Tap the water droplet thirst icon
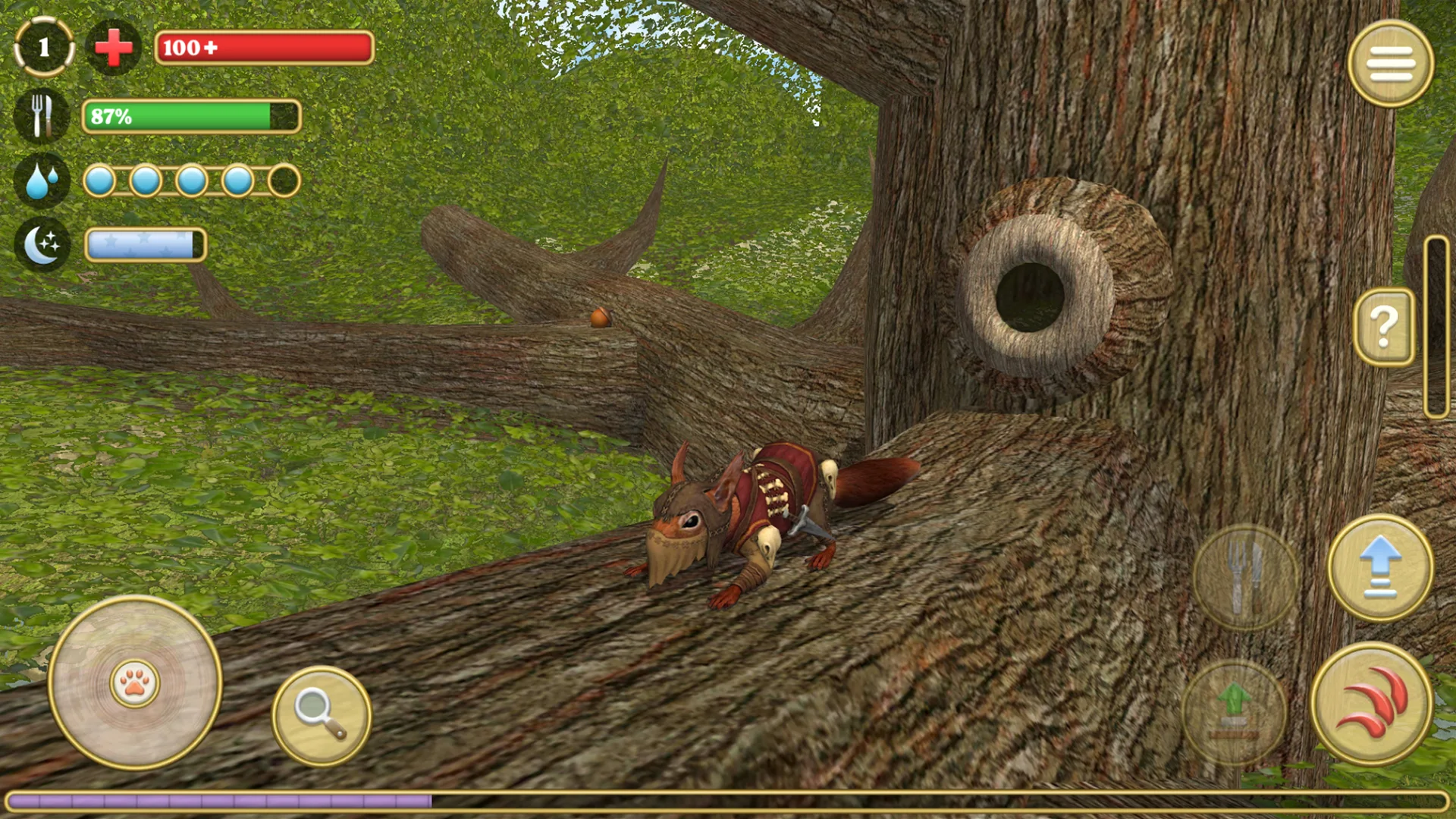Screen dimensions: 1456x819 [42, 180]
